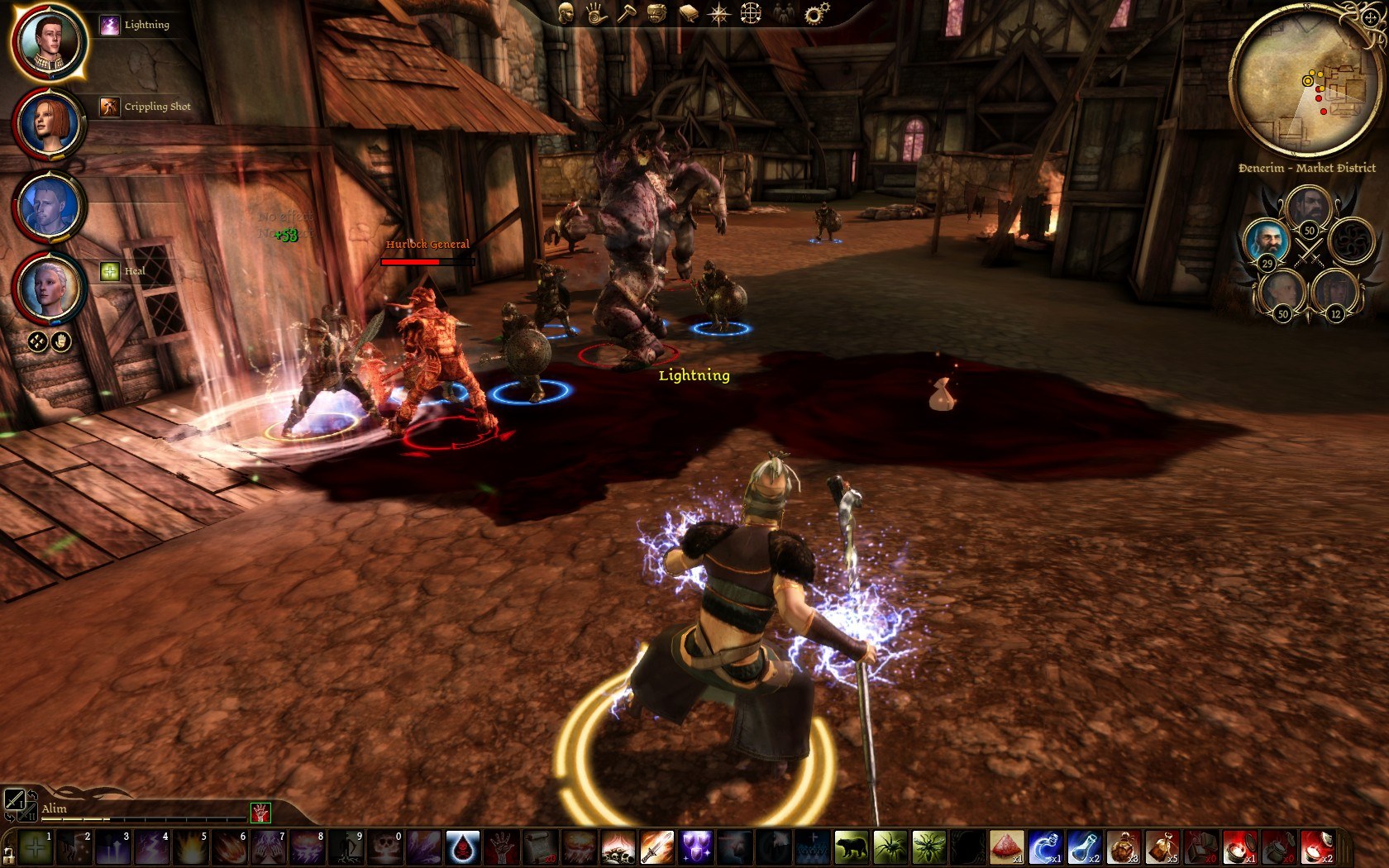Open game options gear icon
The width and height of the screenshot is (1389, 868).
point(816,13)
